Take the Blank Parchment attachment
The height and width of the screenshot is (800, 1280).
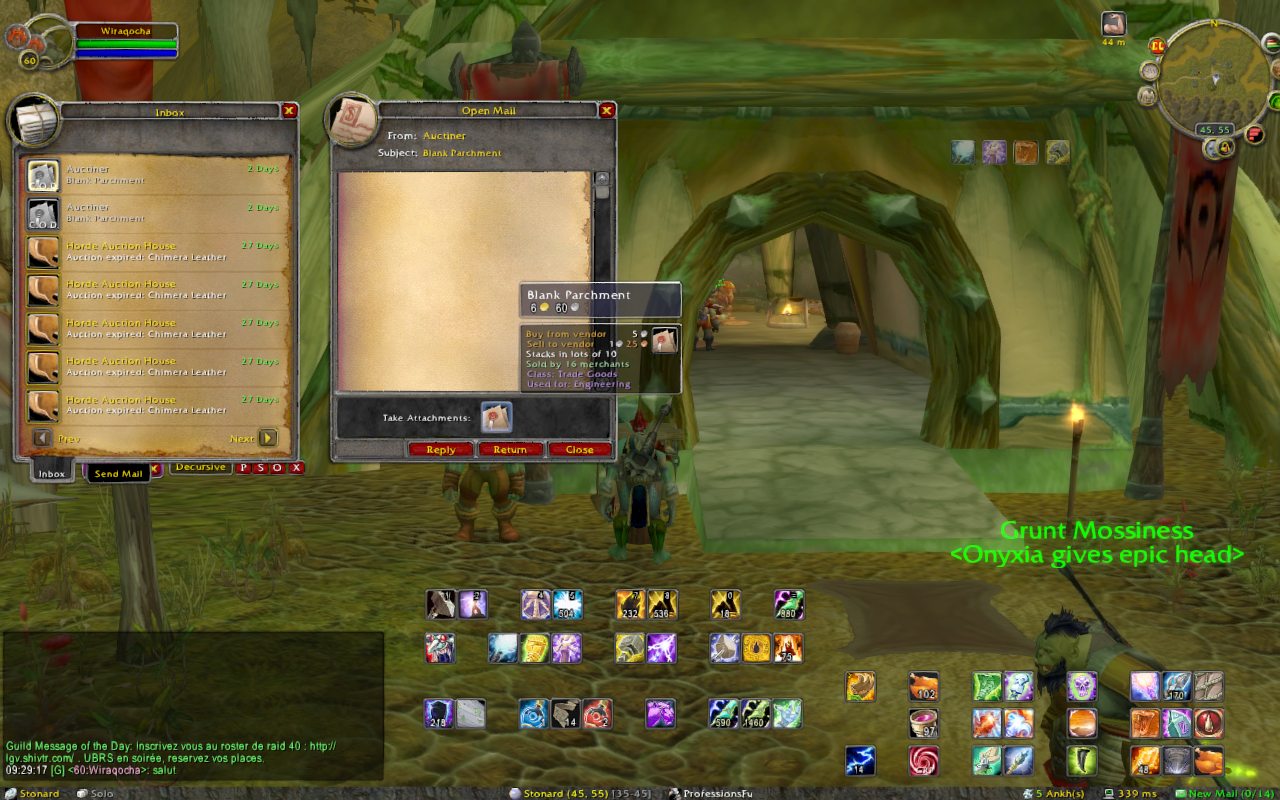coord(496,417)
